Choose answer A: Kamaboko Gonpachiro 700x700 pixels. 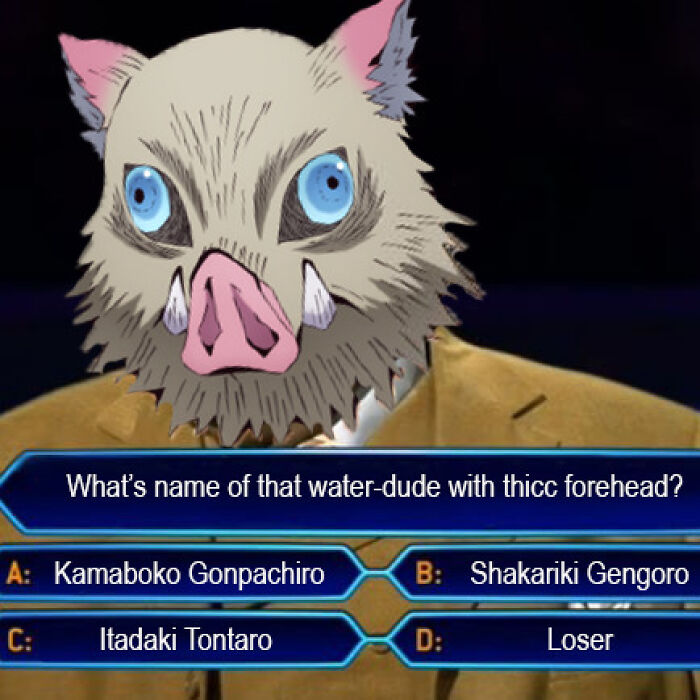(188, 574)
